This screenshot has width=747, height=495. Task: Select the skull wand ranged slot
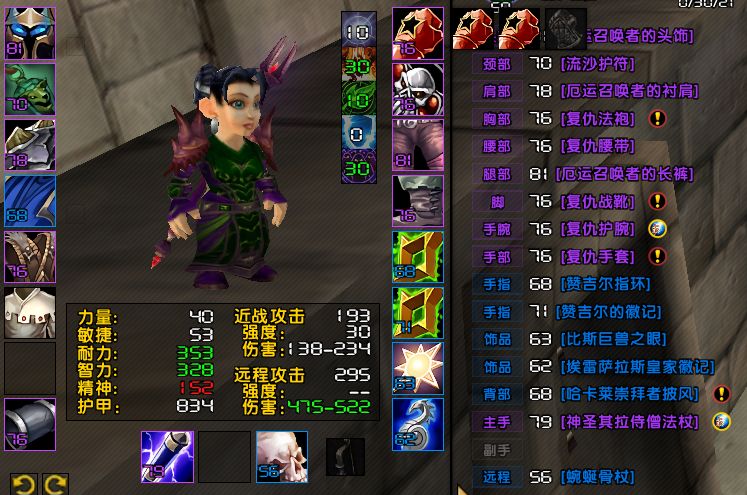(281, 456)
